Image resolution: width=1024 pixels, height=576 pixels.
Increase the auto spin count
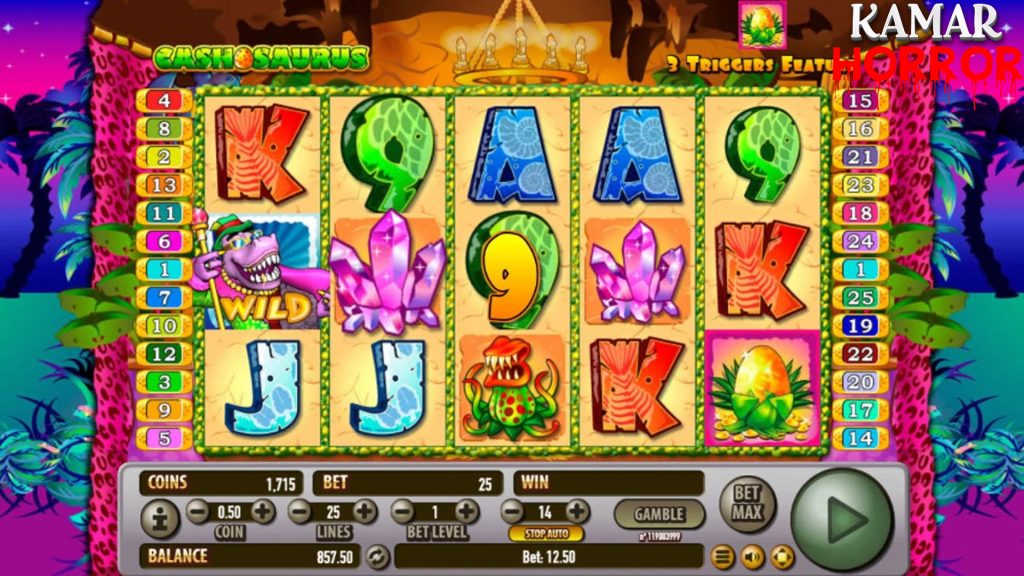tap(577, 512)
